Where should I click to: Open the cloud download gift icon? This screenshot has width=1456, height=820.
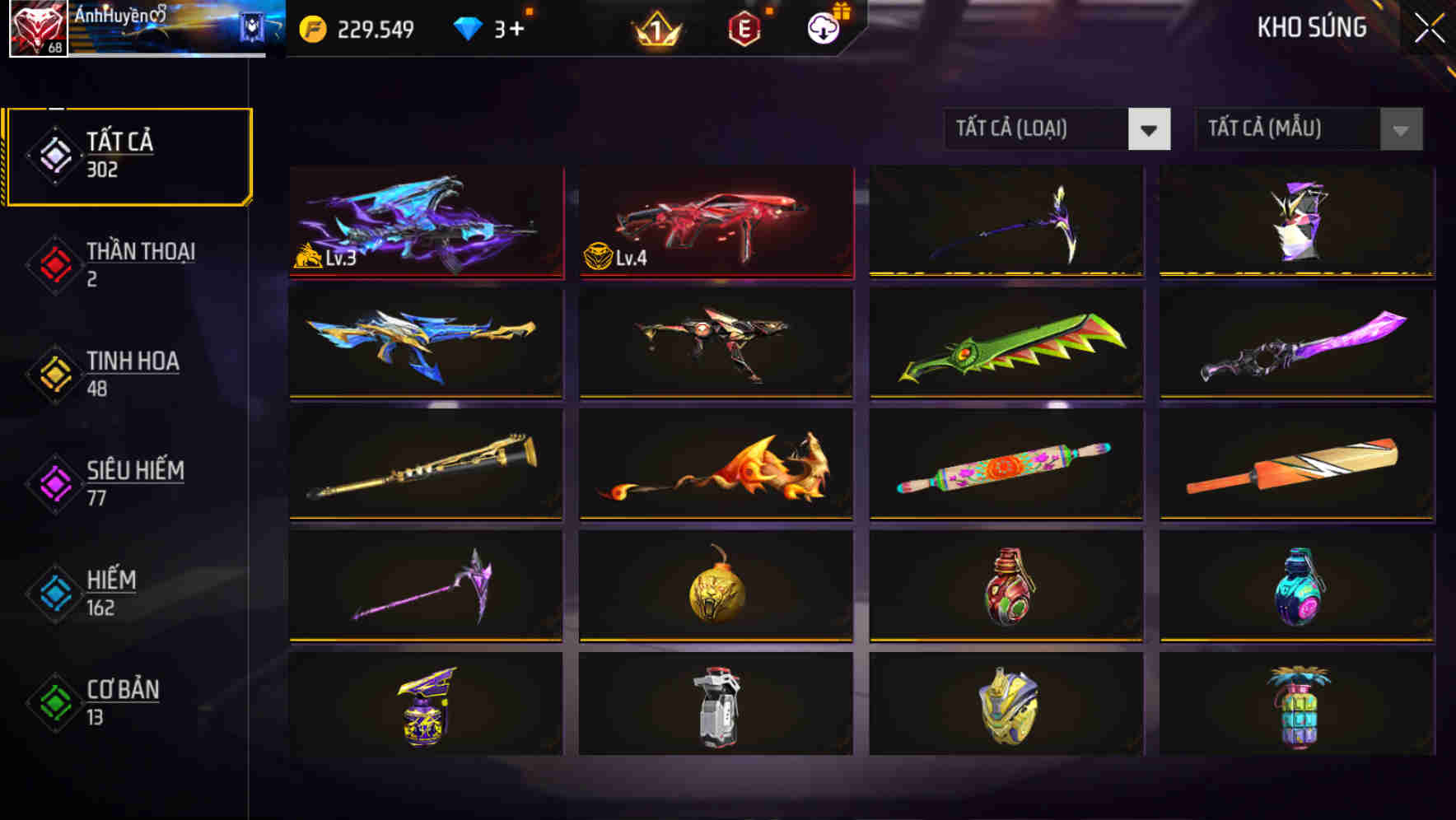[822, 27]
